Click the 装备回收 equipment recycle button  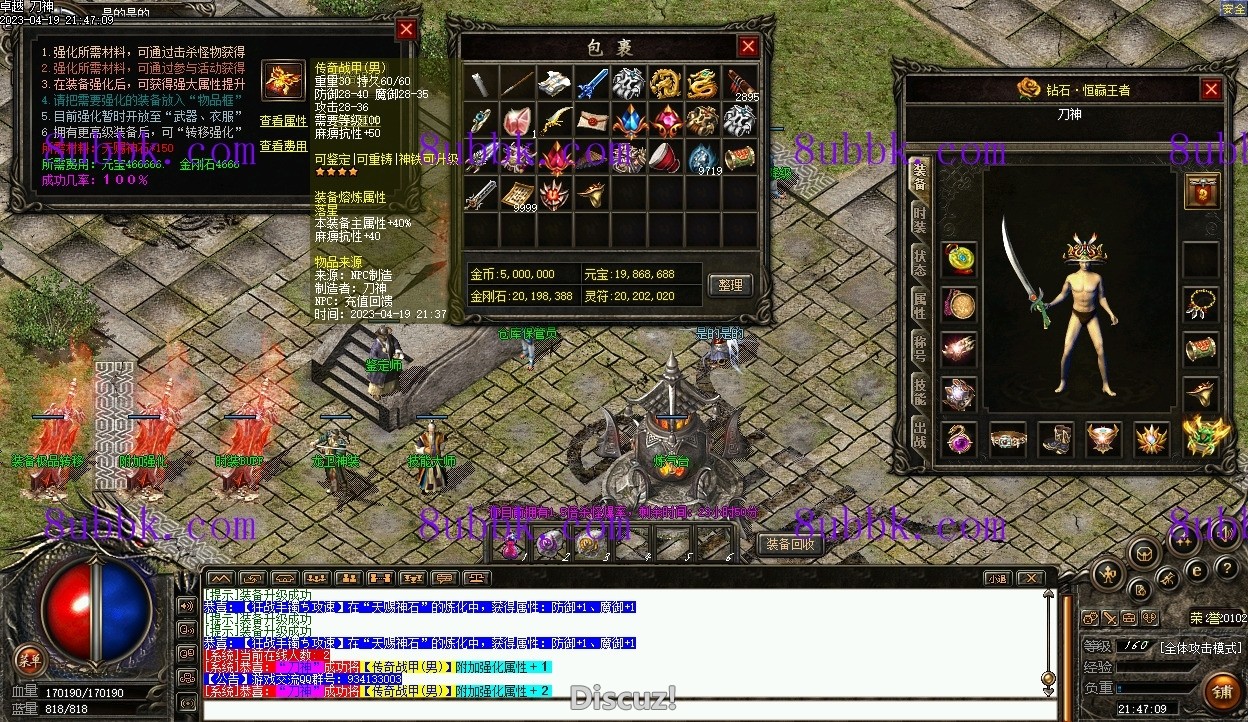[791, 544]
